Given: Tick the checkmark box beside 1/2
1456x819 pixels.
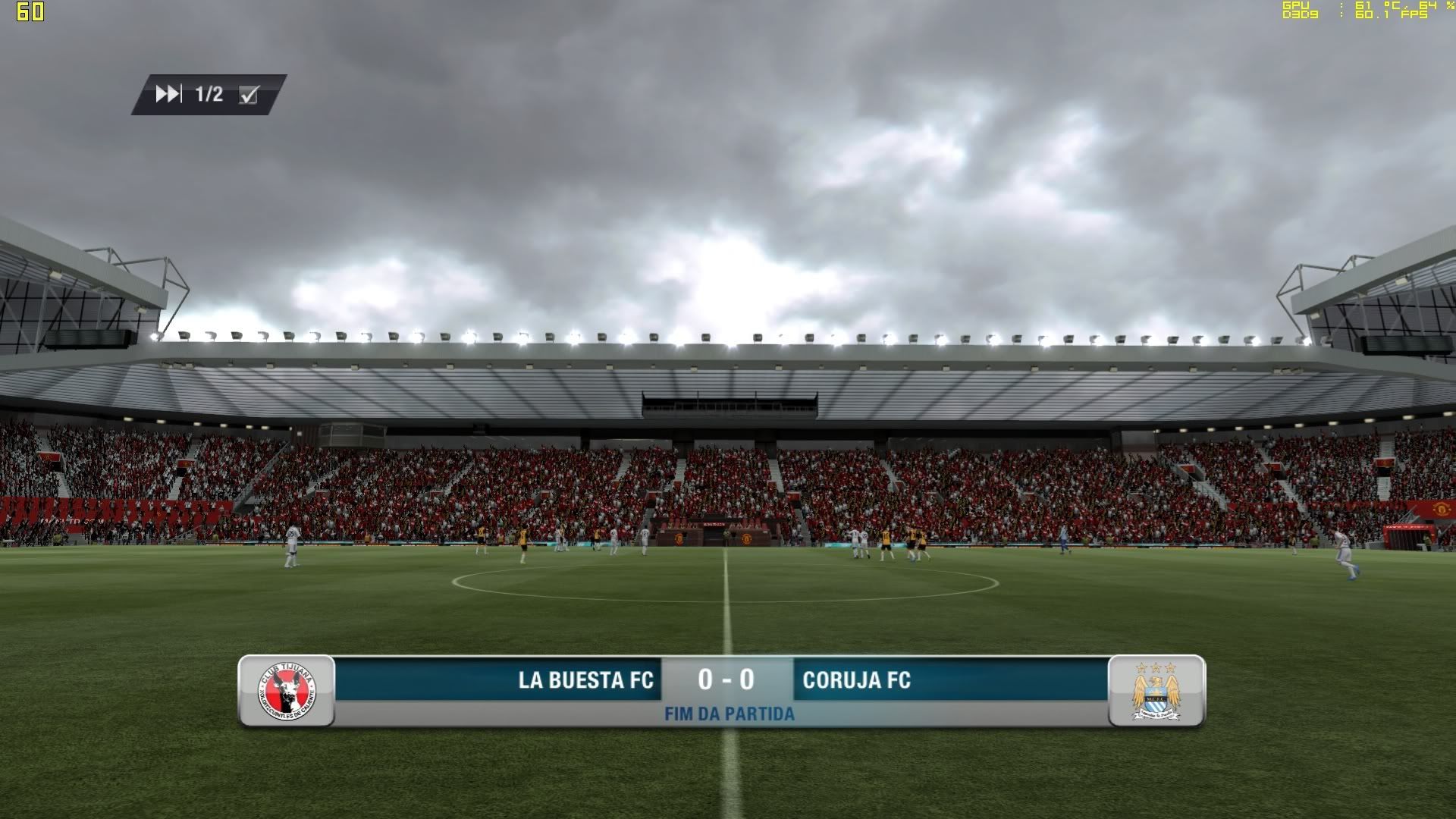Looking at the screenshot, I should coord(249,95).
